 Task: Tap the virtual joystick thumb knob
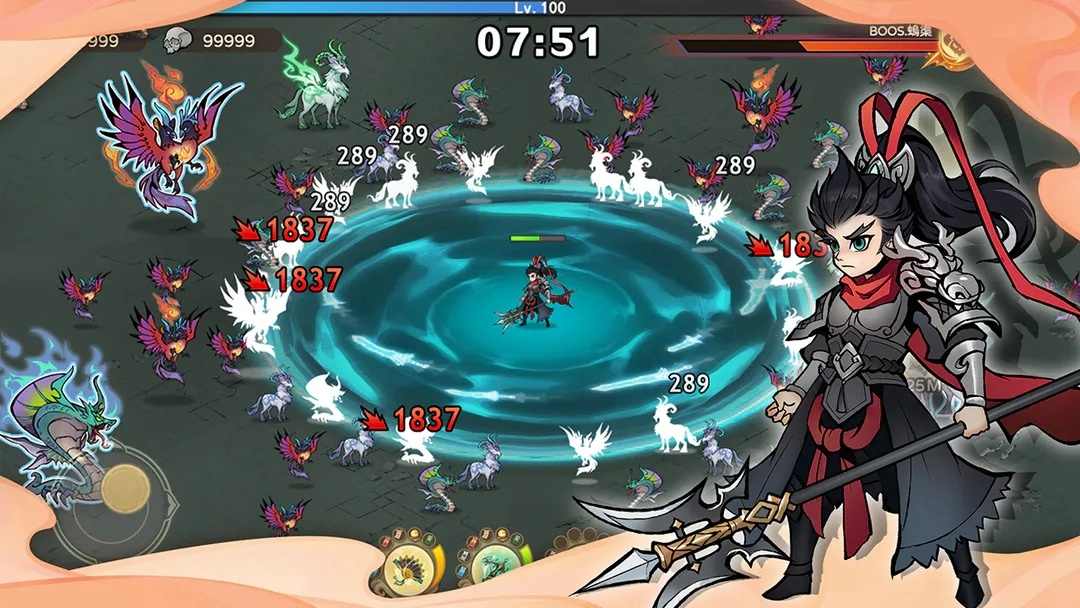tap(126, 487)
